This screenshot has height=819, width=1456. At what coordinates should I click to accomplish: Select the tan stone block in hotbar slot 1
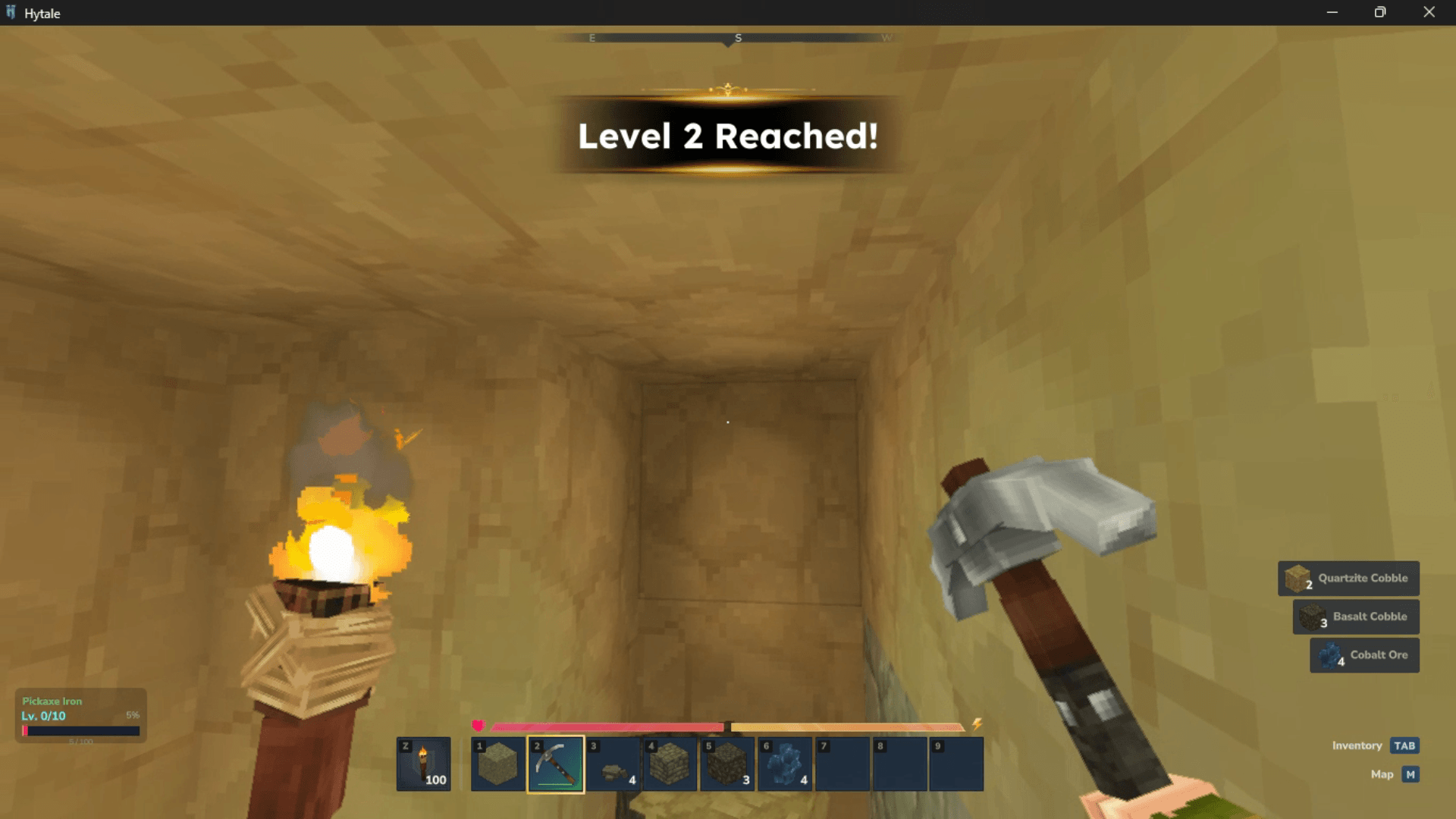[x=498, y=764]
